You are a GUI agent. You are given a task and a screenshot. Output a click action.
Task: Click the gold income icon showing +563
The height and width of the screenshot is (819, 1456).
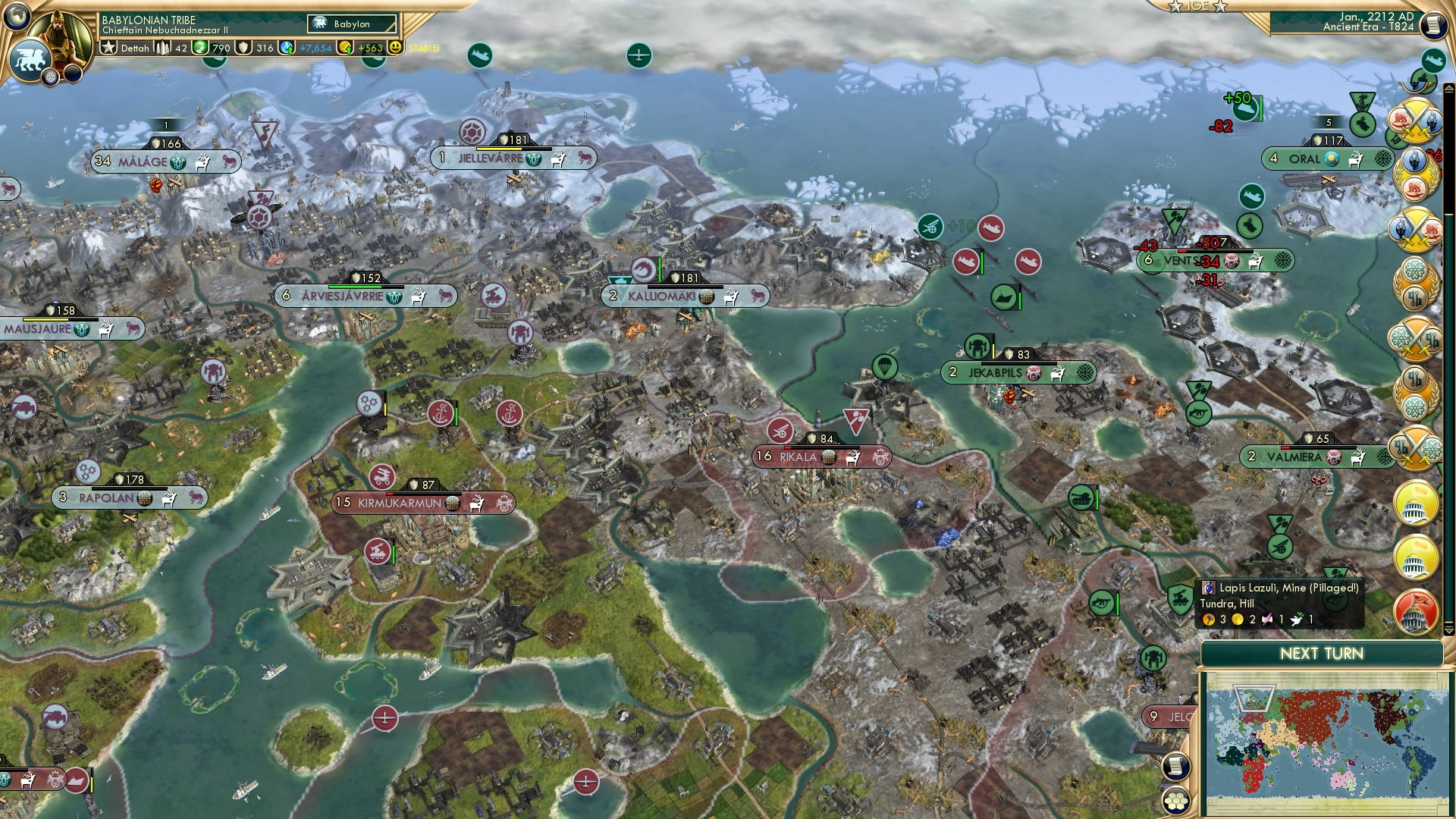click(x=347, y=48)
